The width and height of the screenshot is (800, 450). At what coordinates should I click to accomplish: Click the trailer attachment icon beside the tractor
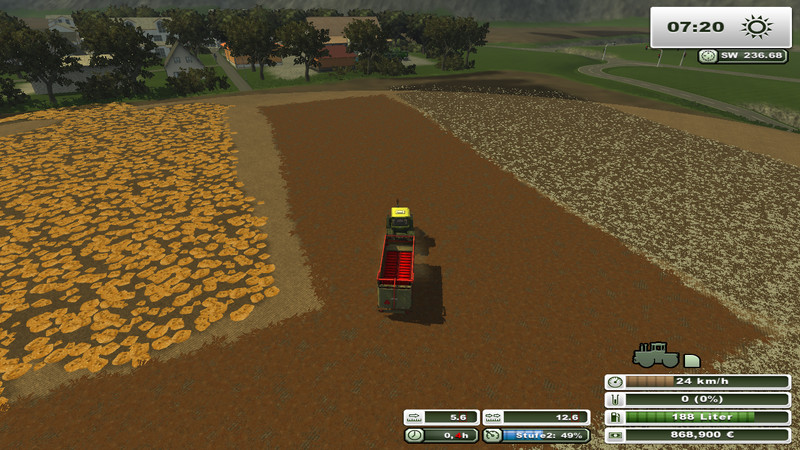(x=692, y=359)
